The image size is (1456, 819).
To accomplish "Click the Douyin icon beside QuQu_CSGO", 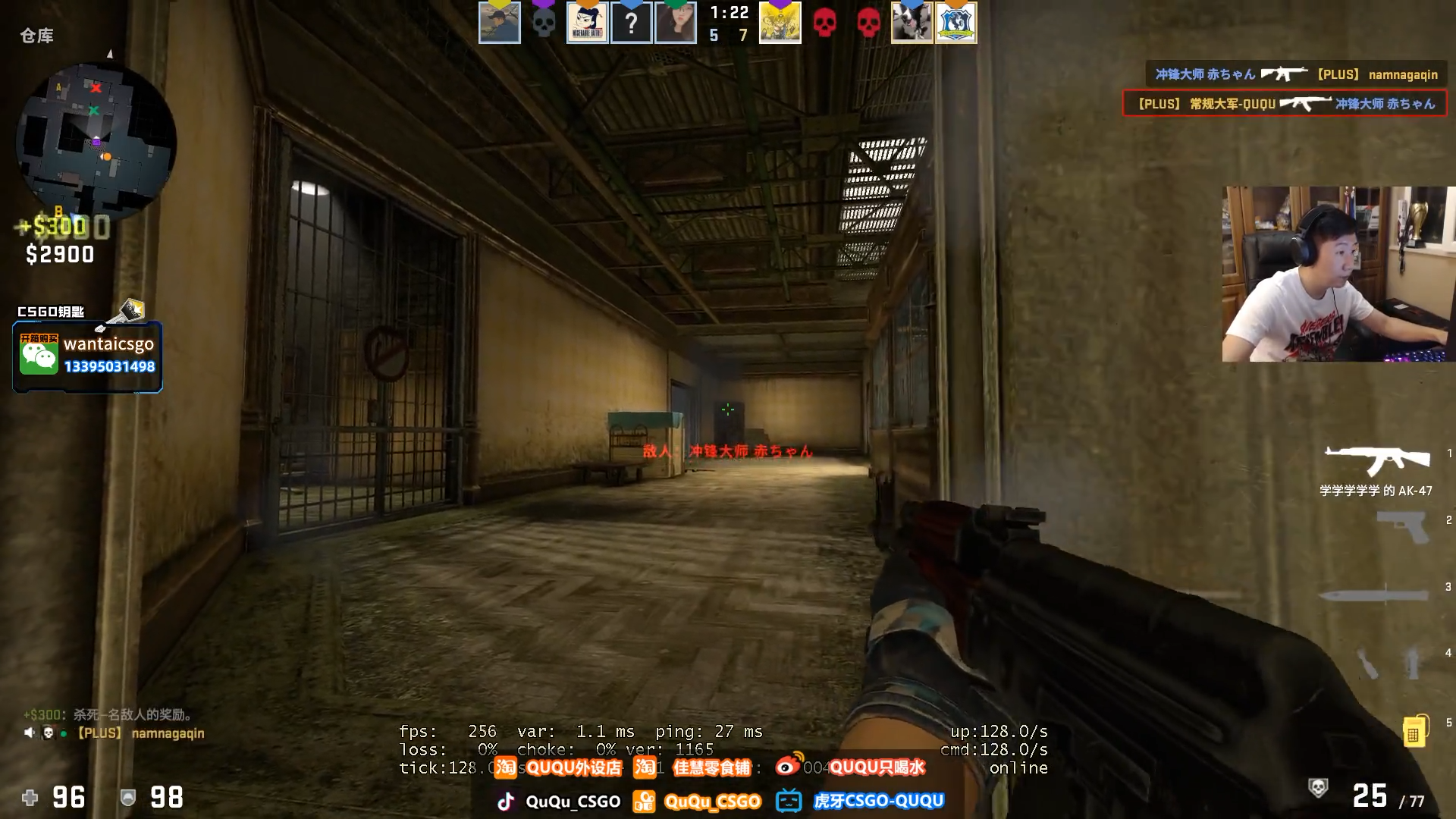I will 506,801.
